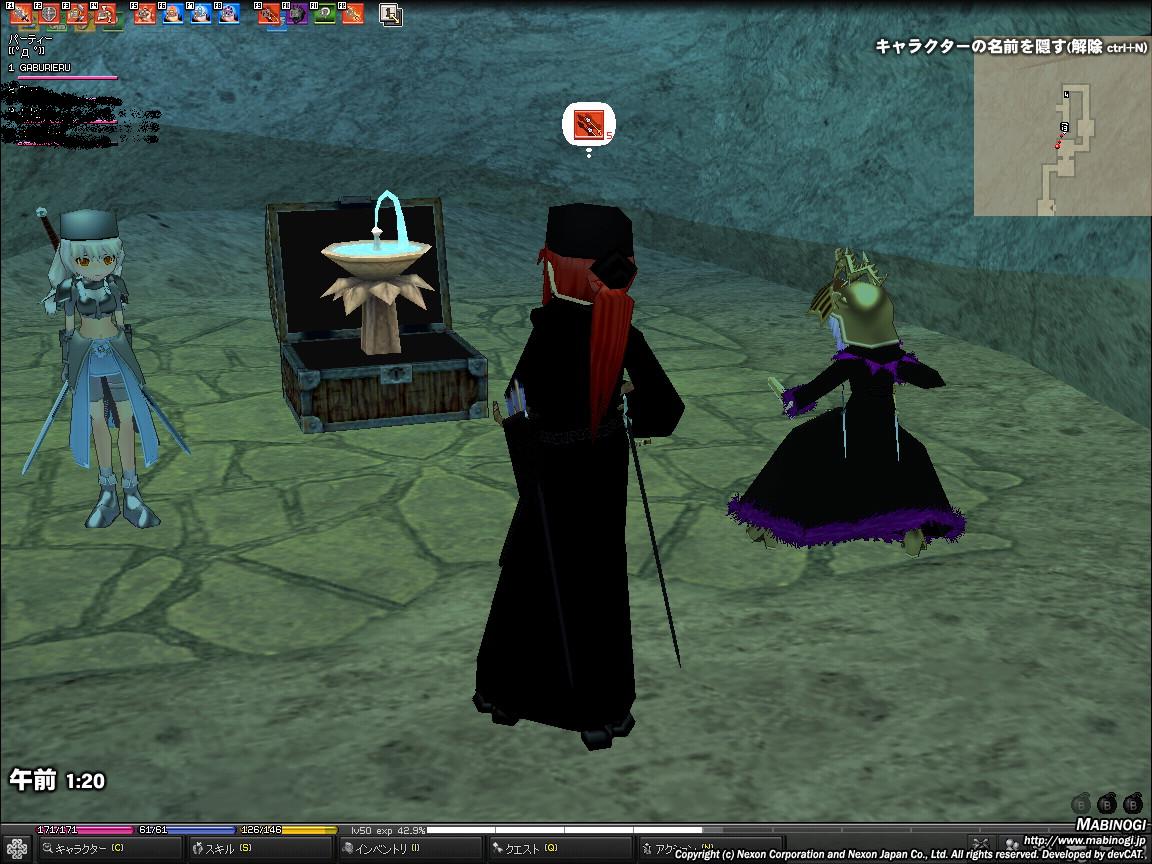The height and width of the screenshot is (864, 1152).
Task: Activate the F1 sword skill hotkey
Action: 21,14
